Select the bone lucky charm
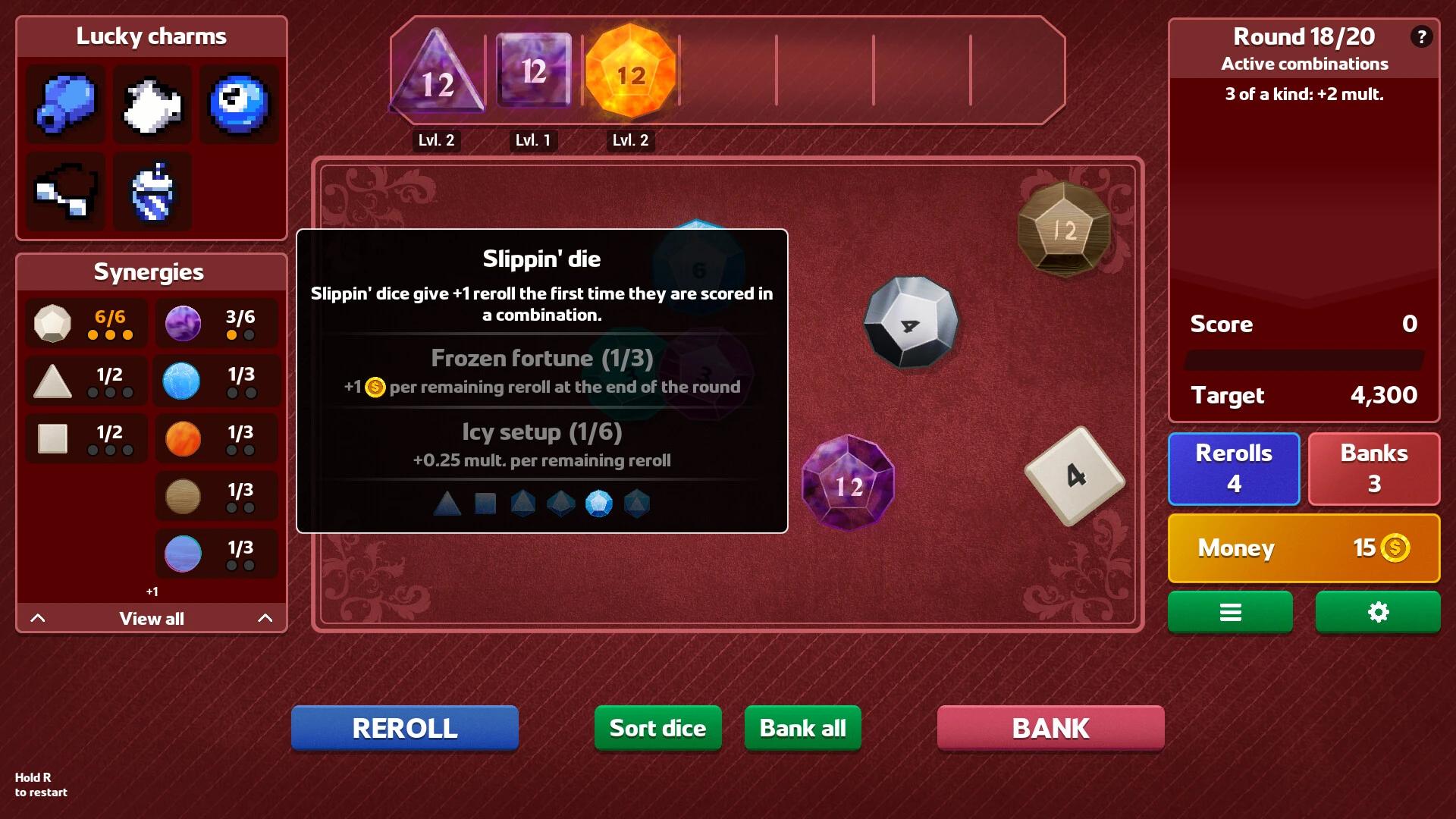 coord(64,191)
